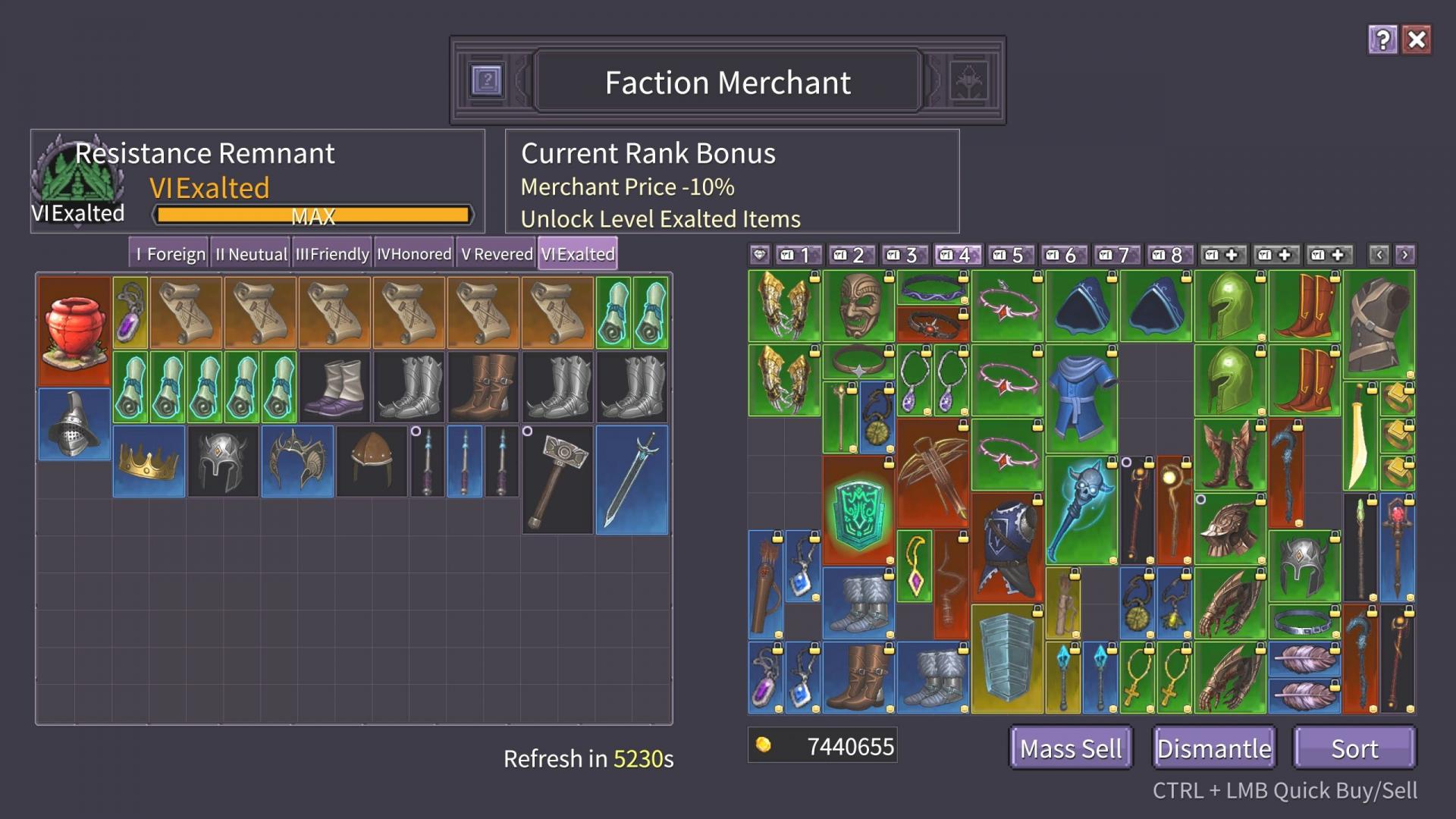
Task: Open inventory bag tab 8
Action: [1169, 255]
